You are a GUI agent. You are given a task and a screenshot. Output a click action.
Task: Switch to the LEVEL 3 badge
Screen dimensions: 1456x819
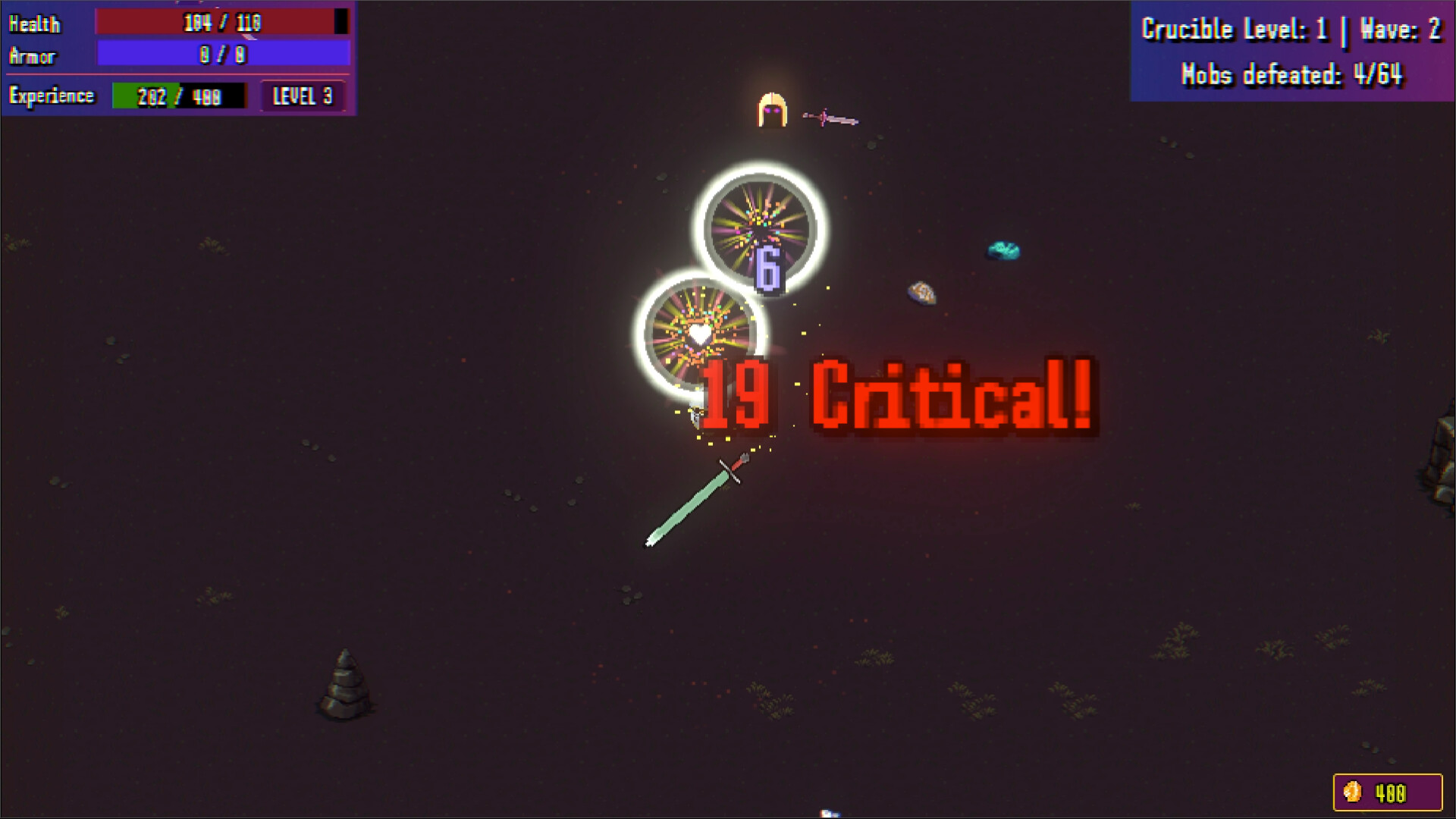coord(303,96)
